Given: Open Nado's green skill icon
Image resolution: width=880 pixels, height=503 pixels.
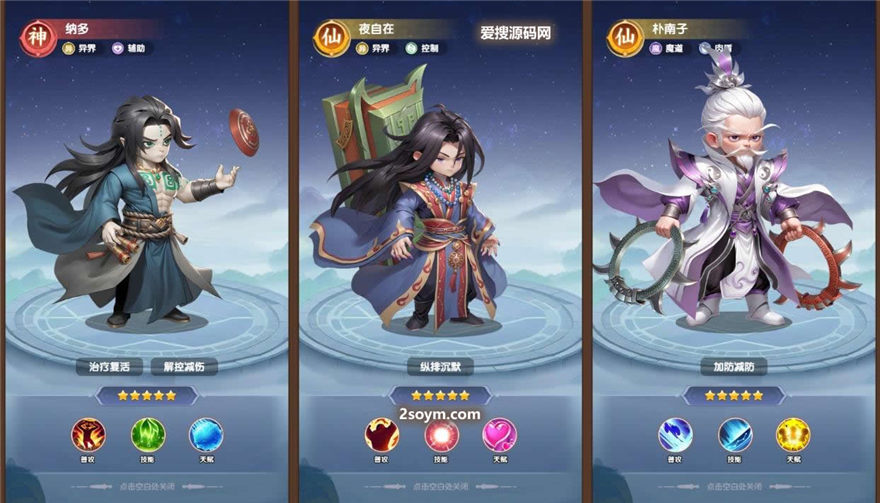Looking at the screenshot, I should tap(147, 434).
